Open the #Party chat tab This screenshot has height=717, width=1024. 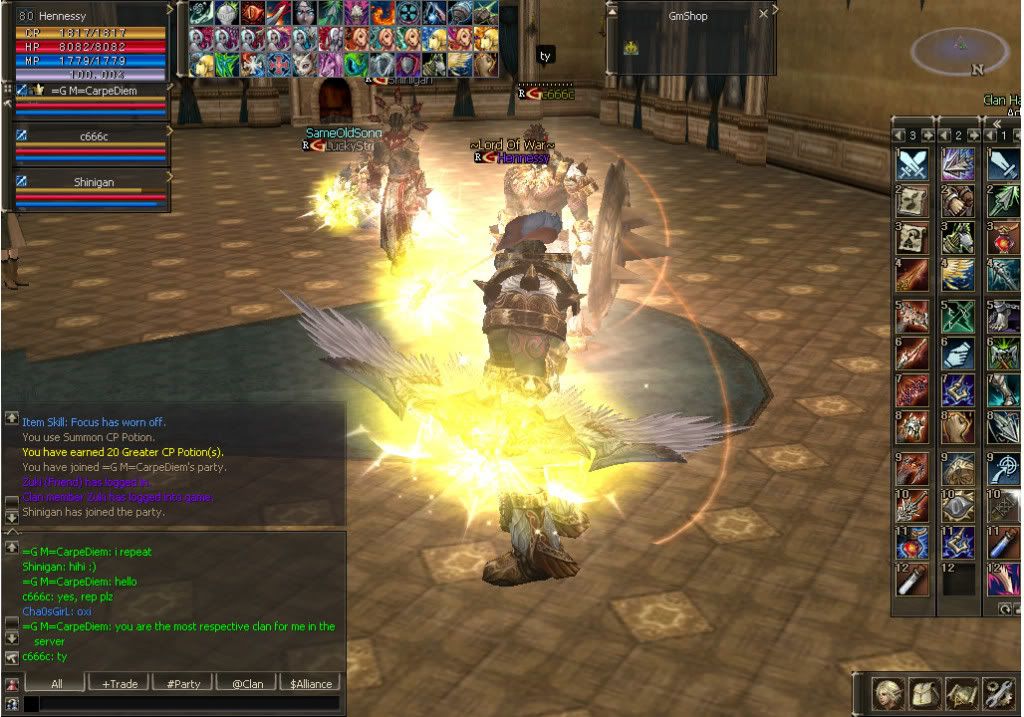tap(183, 683)
